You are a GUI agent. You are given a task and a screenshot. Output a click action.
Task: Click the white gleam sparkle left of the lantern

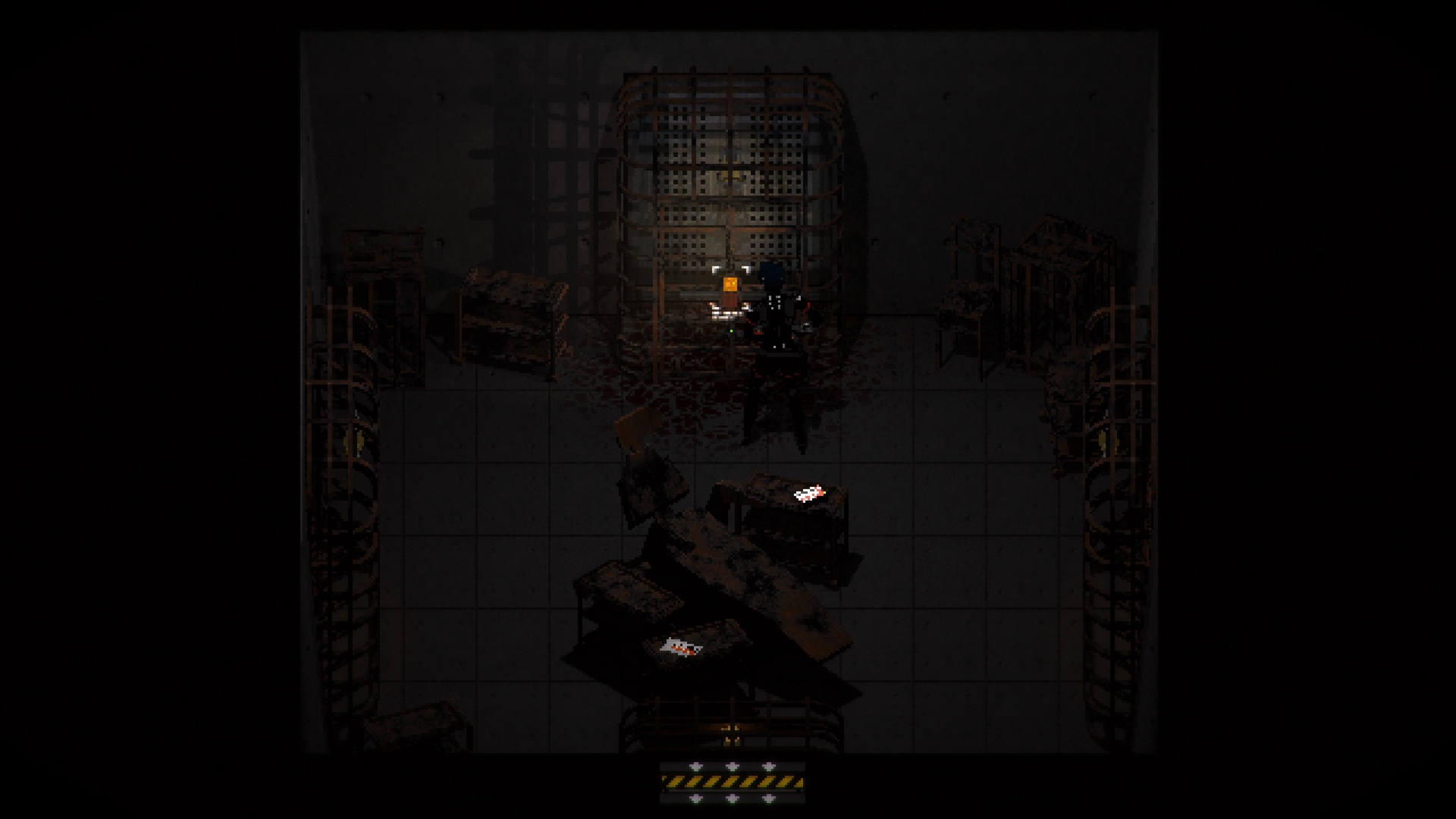715,268
